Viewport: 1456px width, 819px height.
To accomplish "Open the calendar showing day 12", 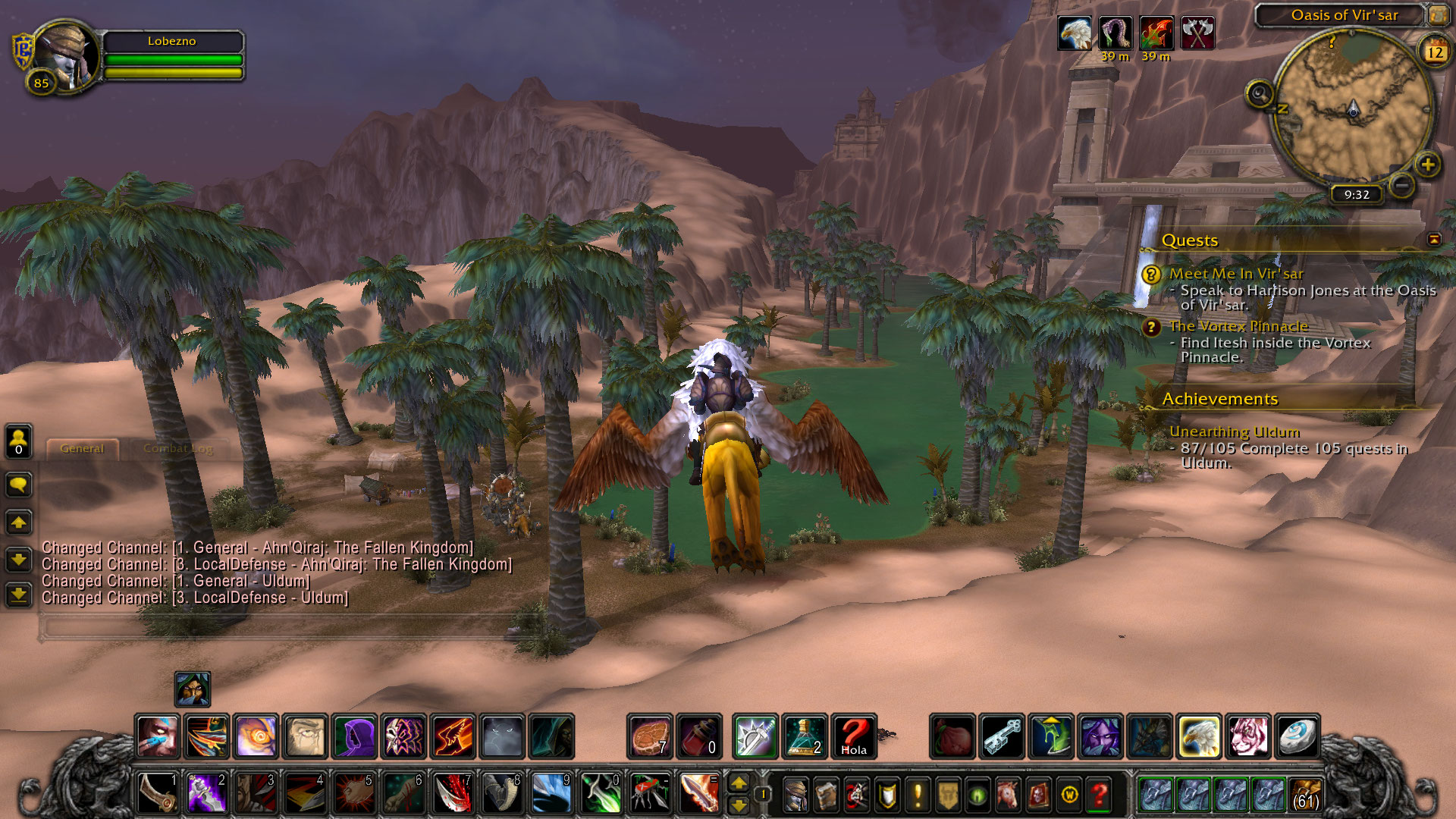I will [1435, 52].
